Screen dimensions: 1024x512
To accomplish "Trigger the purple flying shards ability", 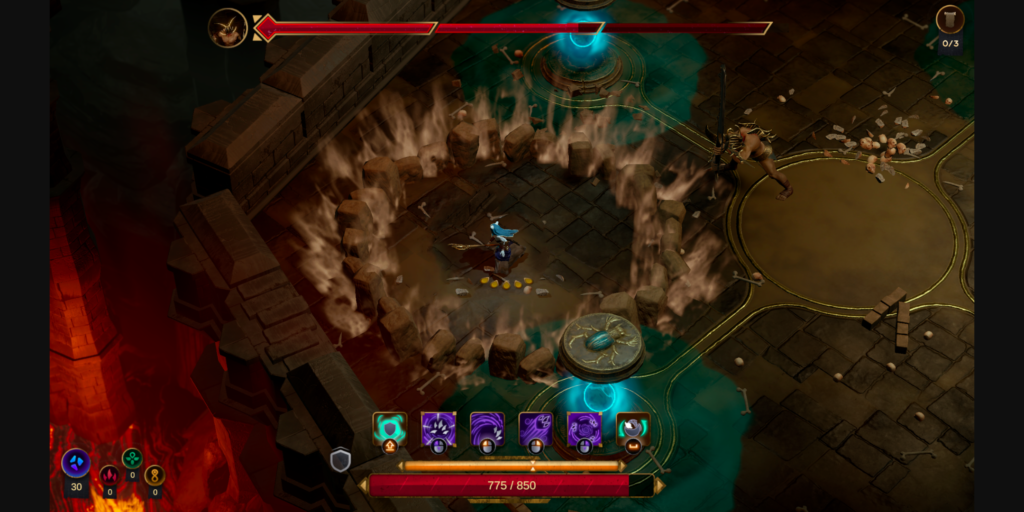I will coord(535,429).
